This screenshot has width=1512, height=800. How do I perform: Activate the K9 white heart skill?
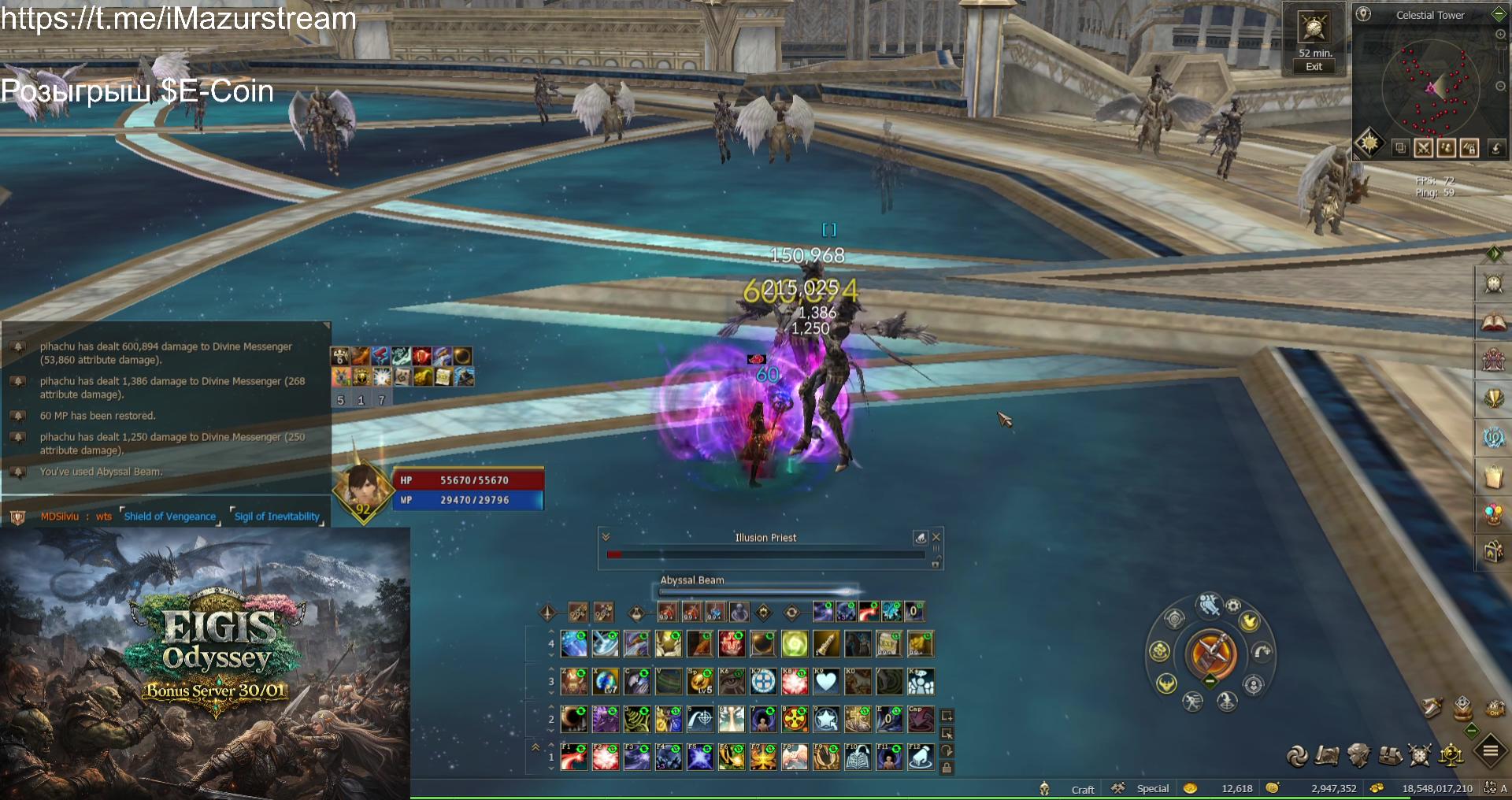826,682
